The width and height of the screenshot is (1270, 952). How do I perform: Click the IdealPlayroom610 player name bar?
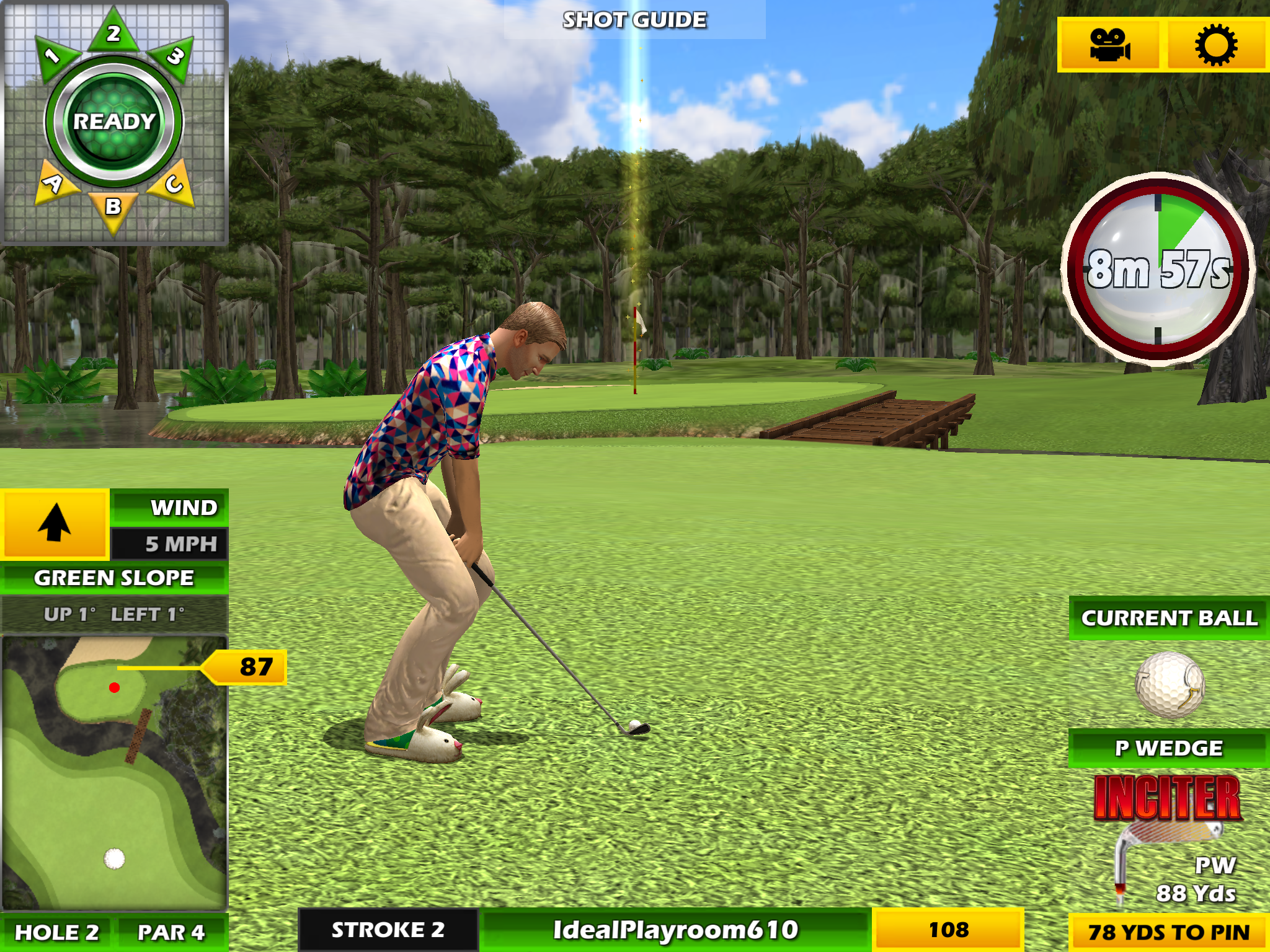click(x=675, y=930)
